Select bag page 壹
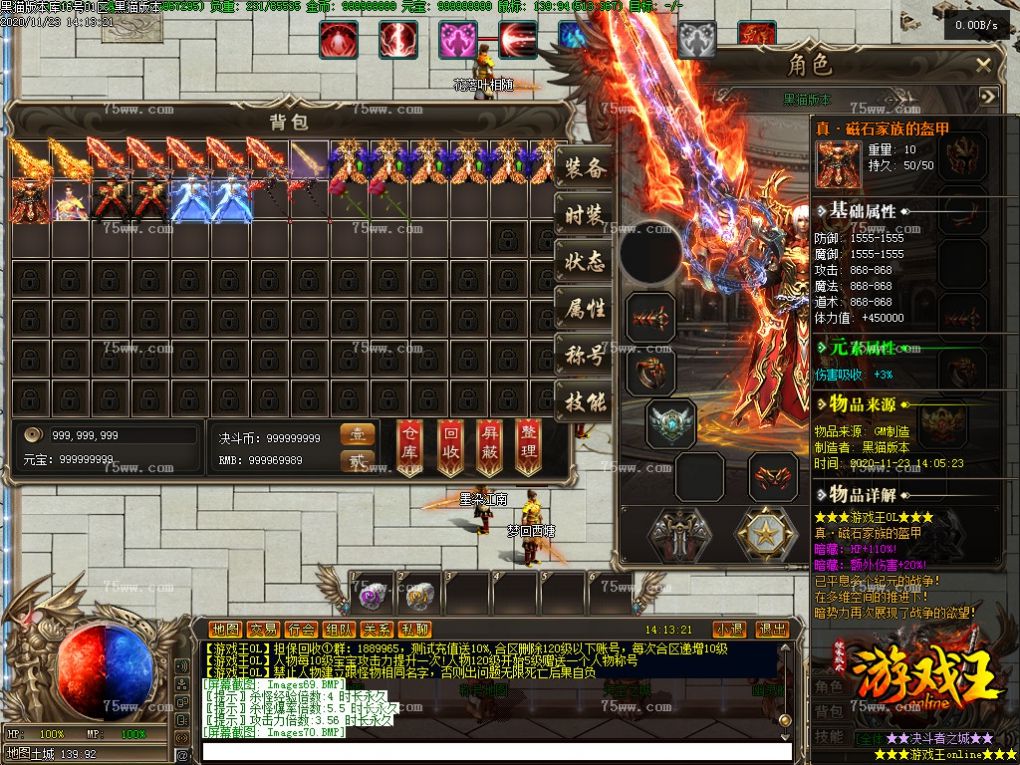The height and width of the screenshot is (765, 1020). tap(358, 435)
